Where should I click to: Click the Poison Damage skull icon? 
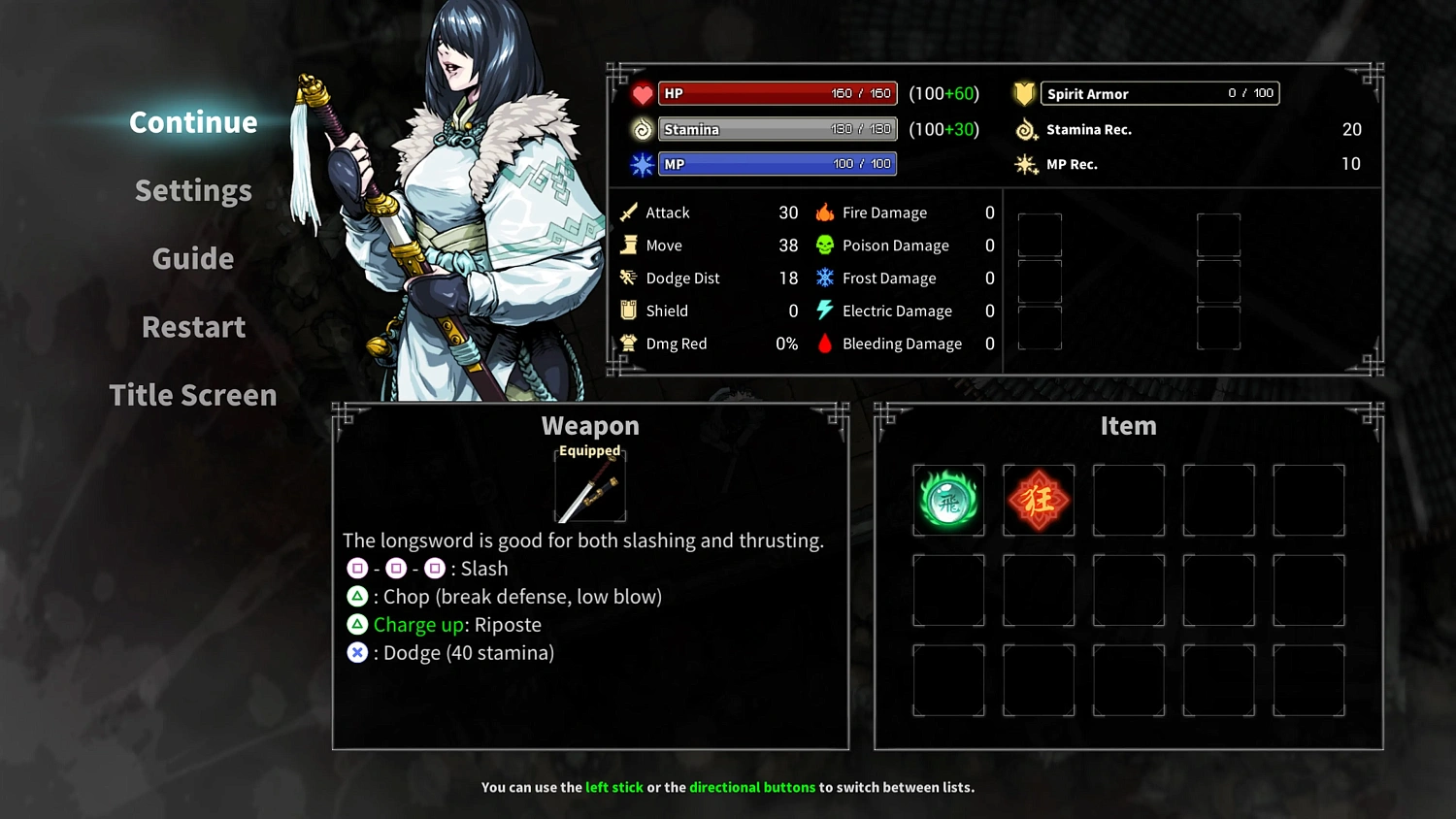coord(824,245)
